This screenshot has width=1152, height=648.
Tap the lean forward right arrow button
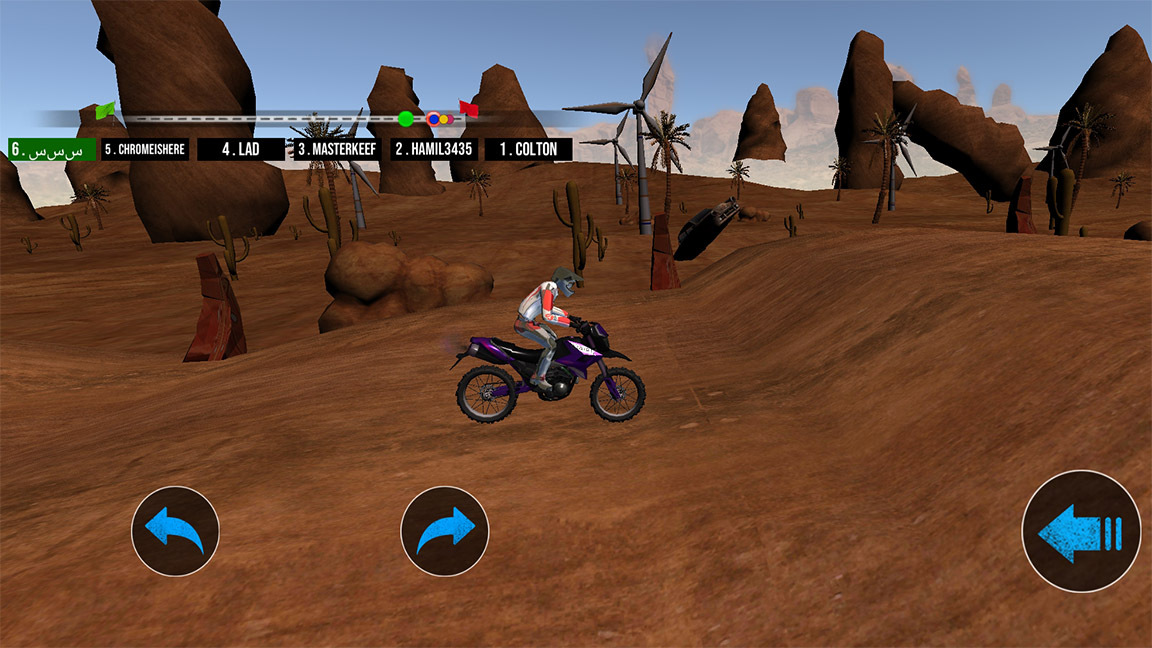[445, 531]
